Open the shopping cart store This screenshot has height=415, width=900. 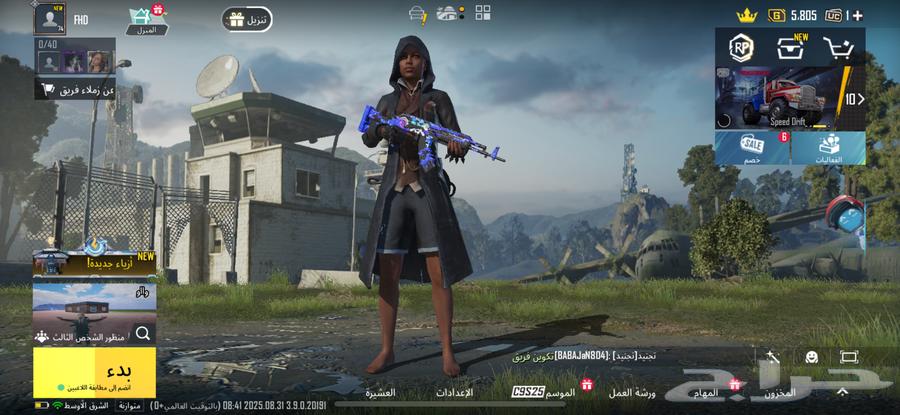[838, 47]
